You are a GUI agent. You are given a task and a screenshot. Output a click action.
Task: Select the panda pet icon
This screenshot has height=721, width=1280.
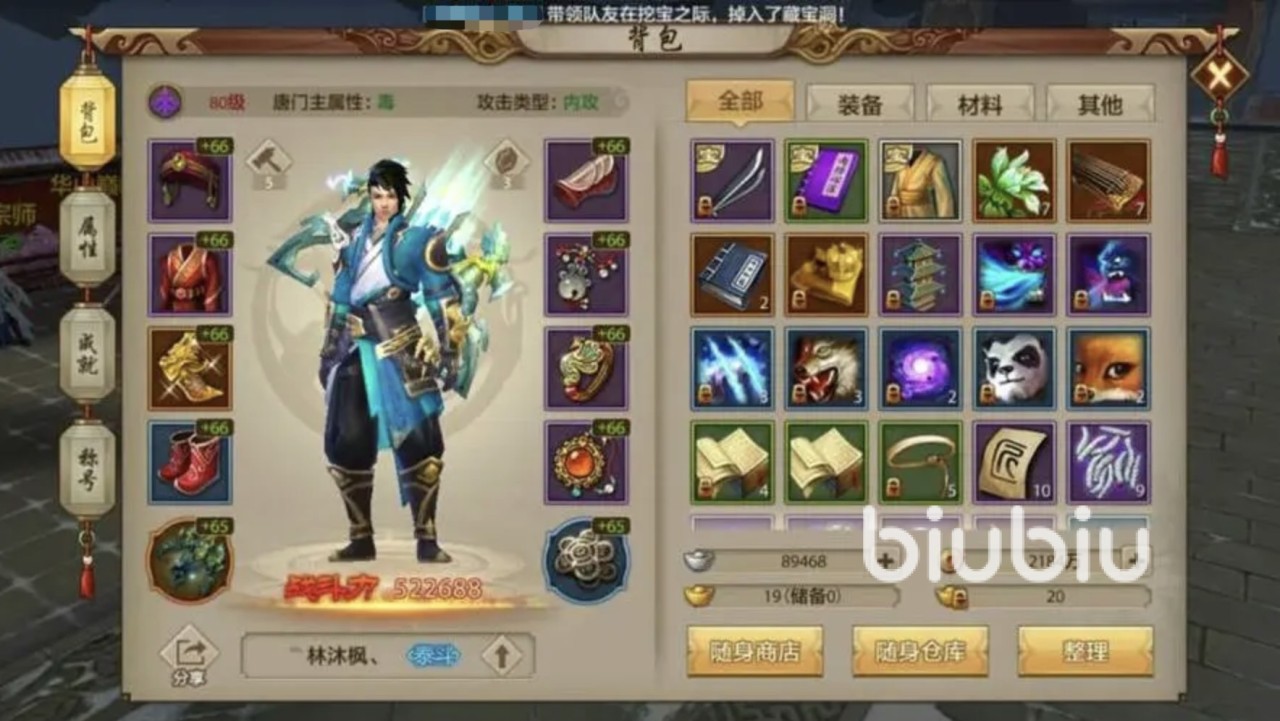tap(1014, 367)
